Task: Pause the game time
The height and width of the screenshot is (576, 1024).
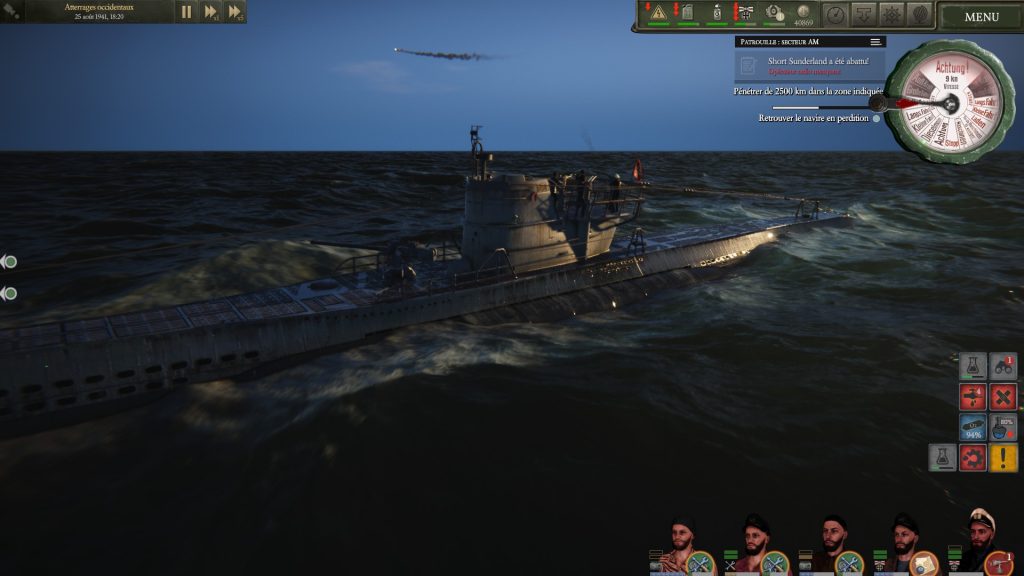Action: point(186,12)
